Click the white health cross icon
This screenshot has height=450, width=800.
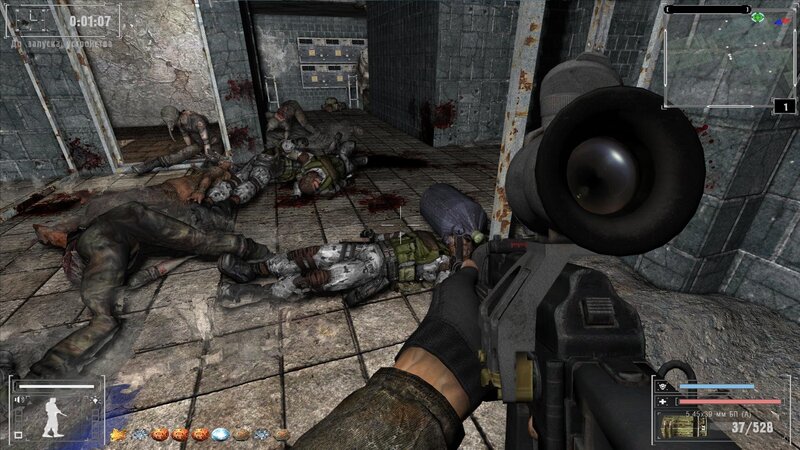663,401
